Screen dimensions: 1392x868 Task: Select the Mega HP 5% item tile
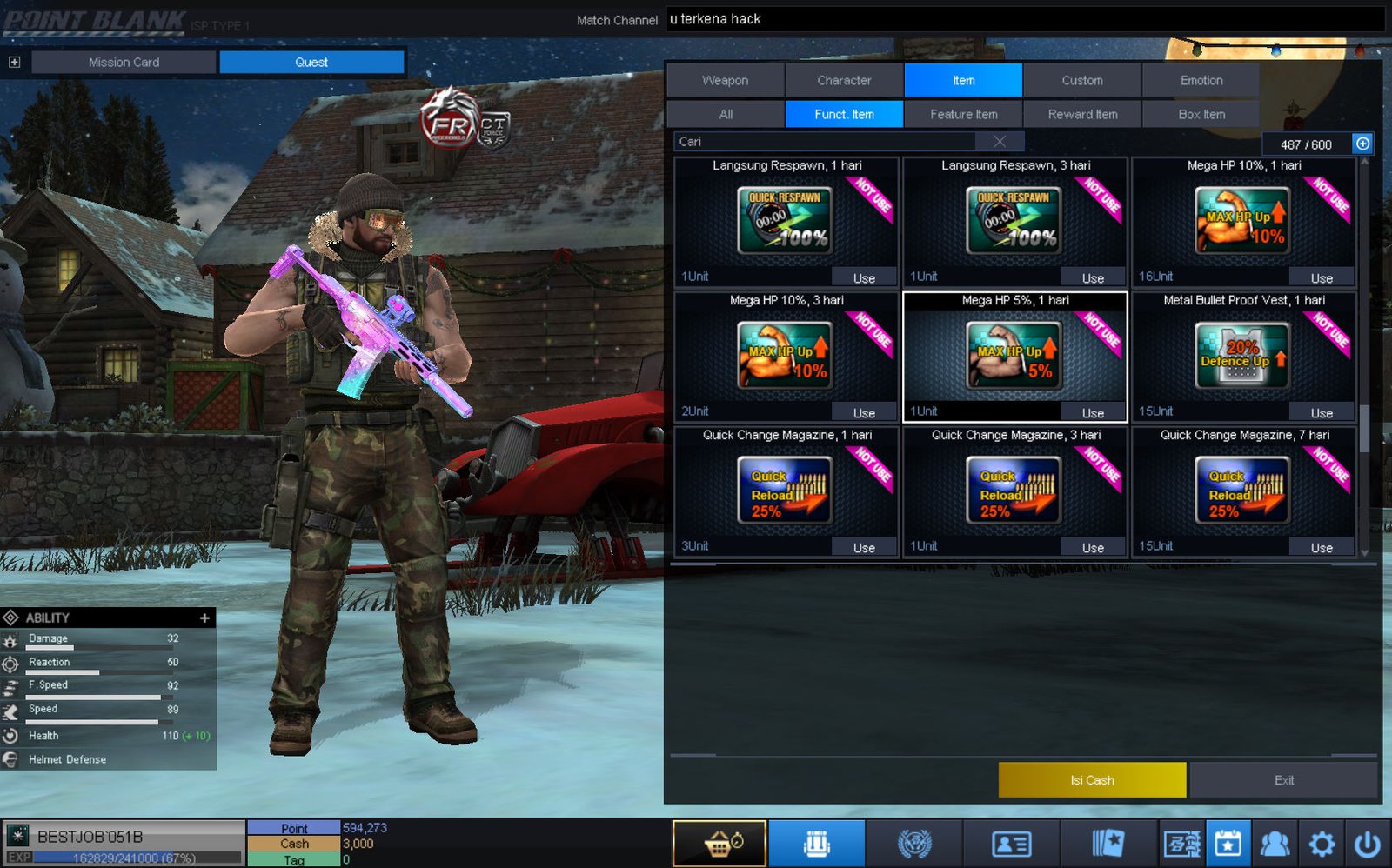point(1014,356)
